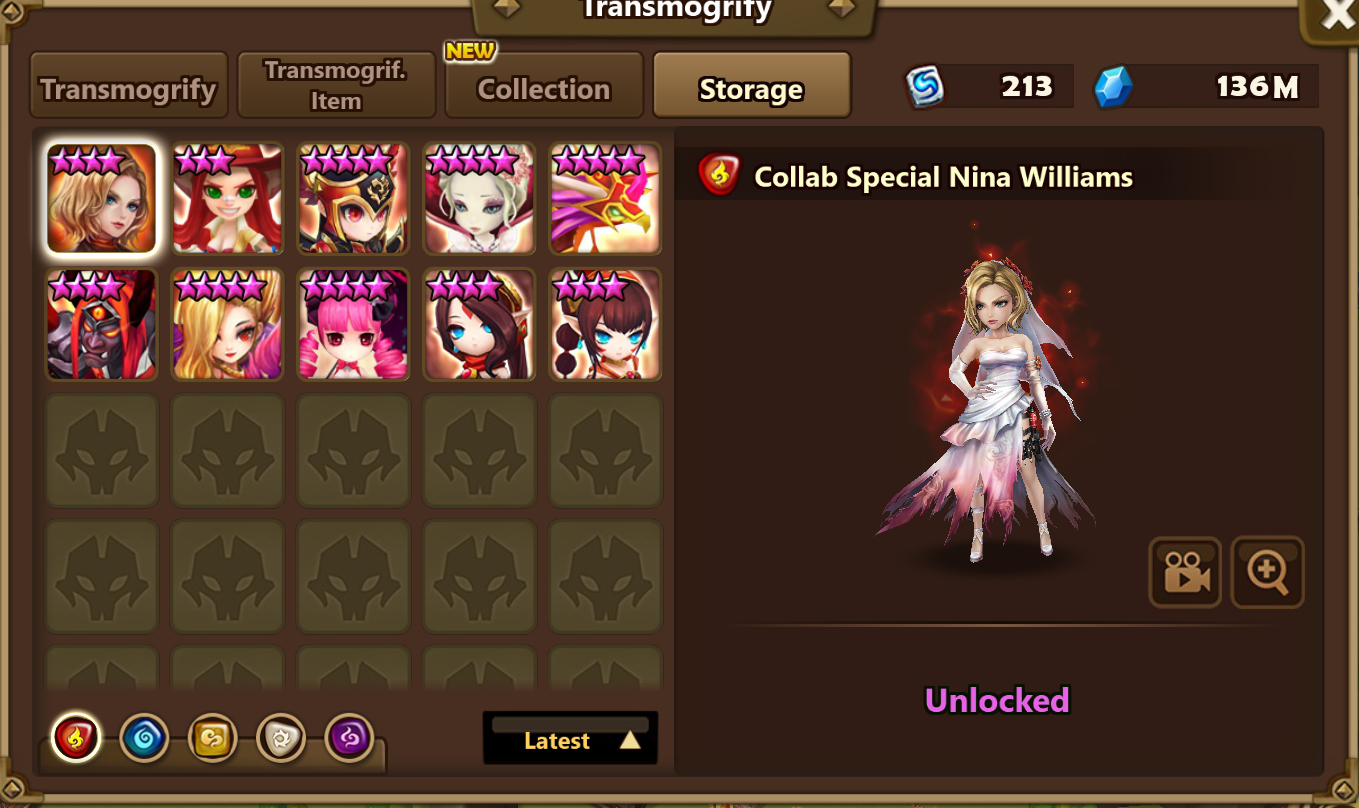Select the pink and red phoenix portrait
This screenshot has width=1359, height=808.
pyautogui.click(x=605, y=198)
